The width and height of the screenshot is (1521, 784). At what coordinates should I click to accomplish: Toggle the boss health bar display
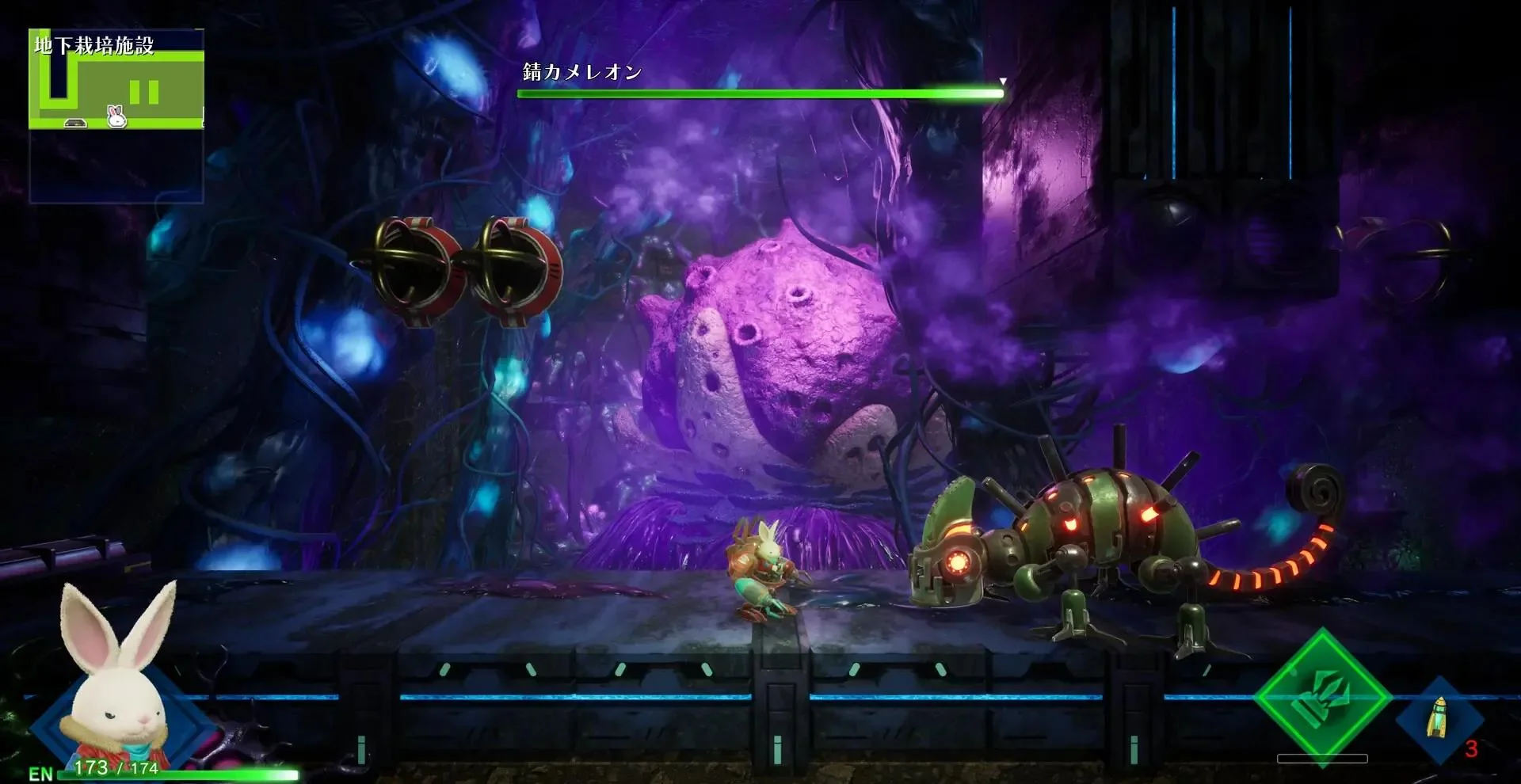760,92
